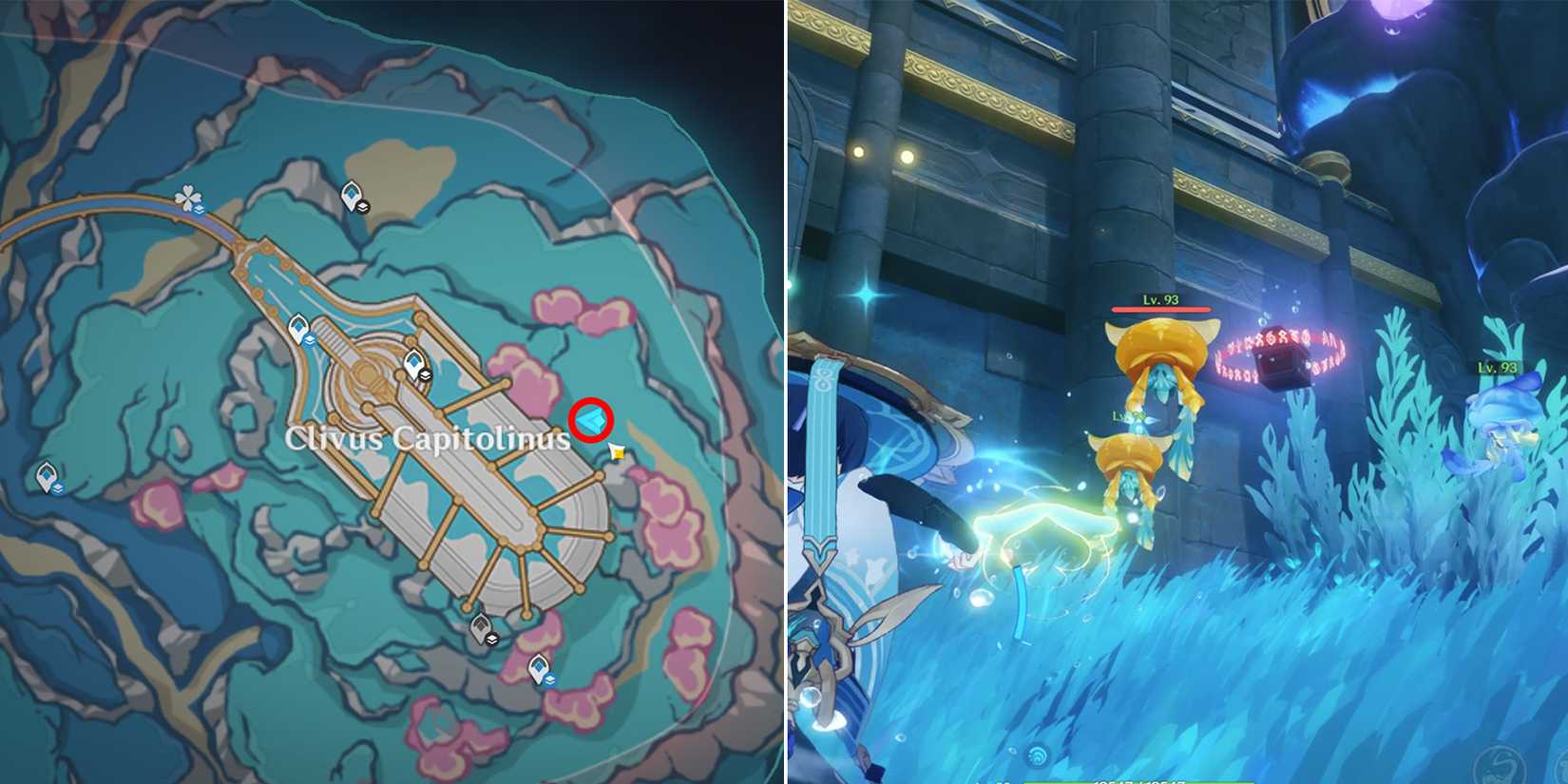This screenshot has height=784, width=1568.
Task: Select the waypoint icon near the bridge path
Action: point(298,327)
